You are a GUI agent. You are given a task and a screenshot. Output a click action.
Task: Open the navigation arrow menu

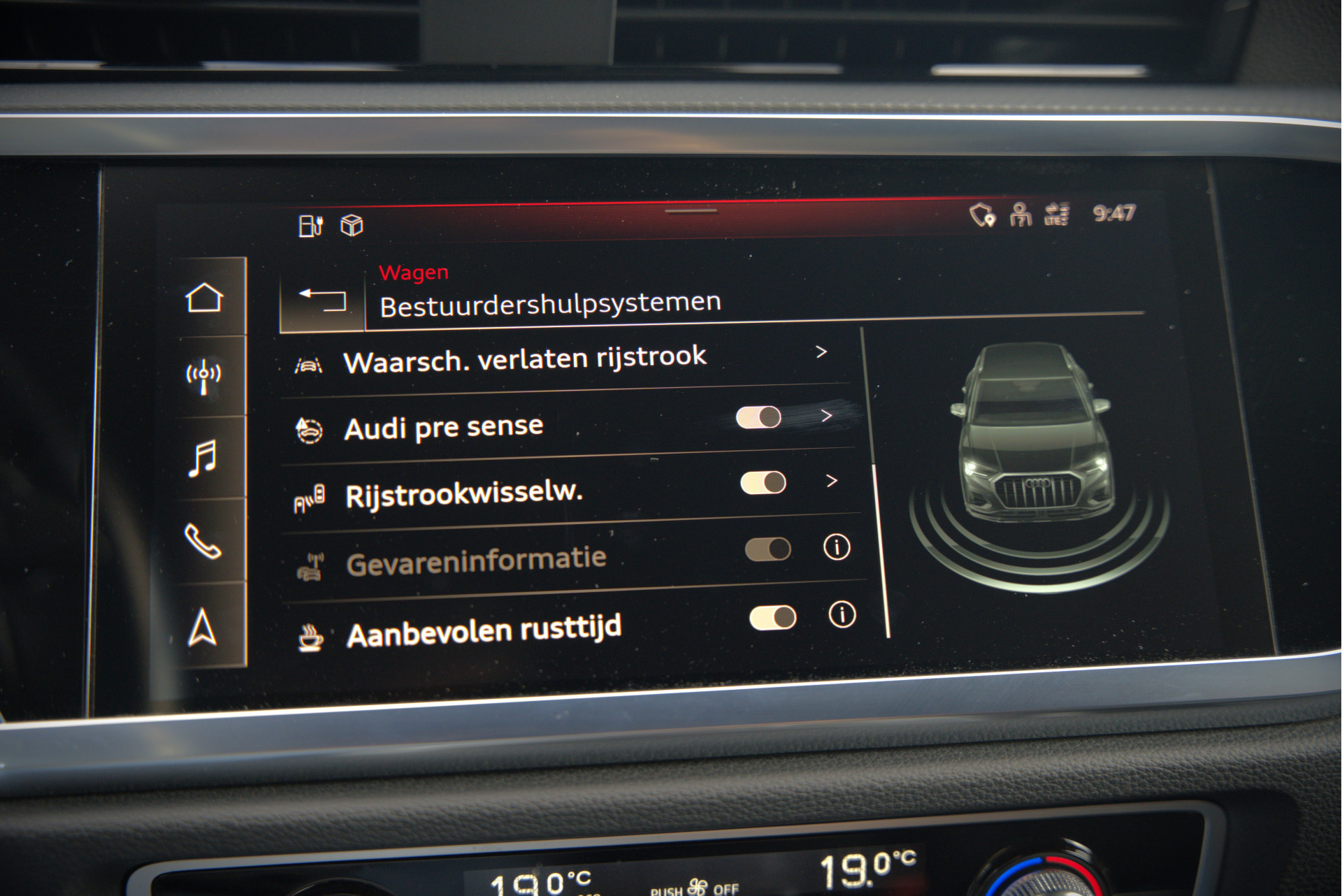[x=203, y=627]
